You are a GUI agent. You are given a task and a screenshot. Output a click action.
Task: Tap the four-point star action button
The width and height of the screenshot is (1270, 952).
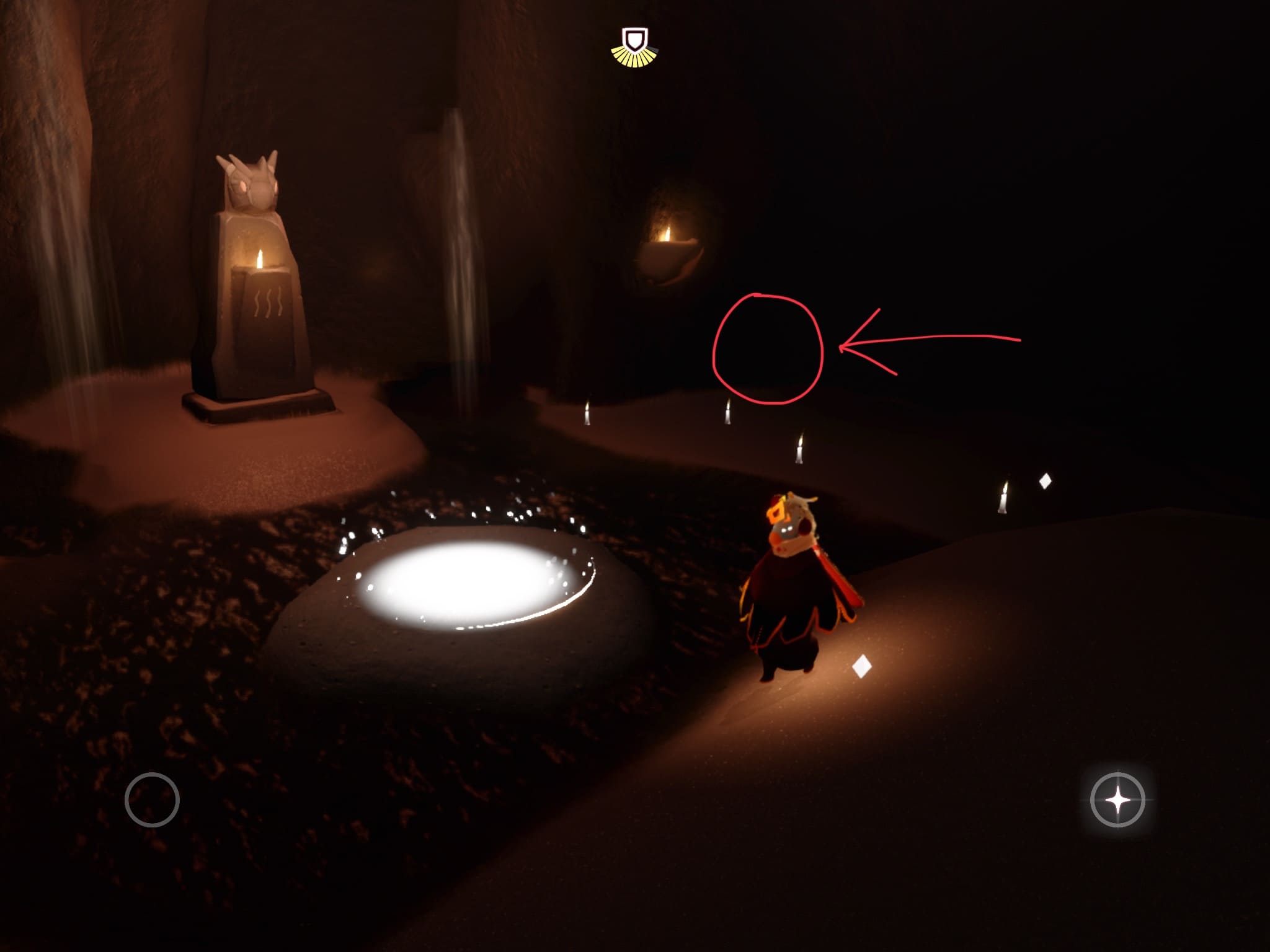click(x=1117, y=800)
